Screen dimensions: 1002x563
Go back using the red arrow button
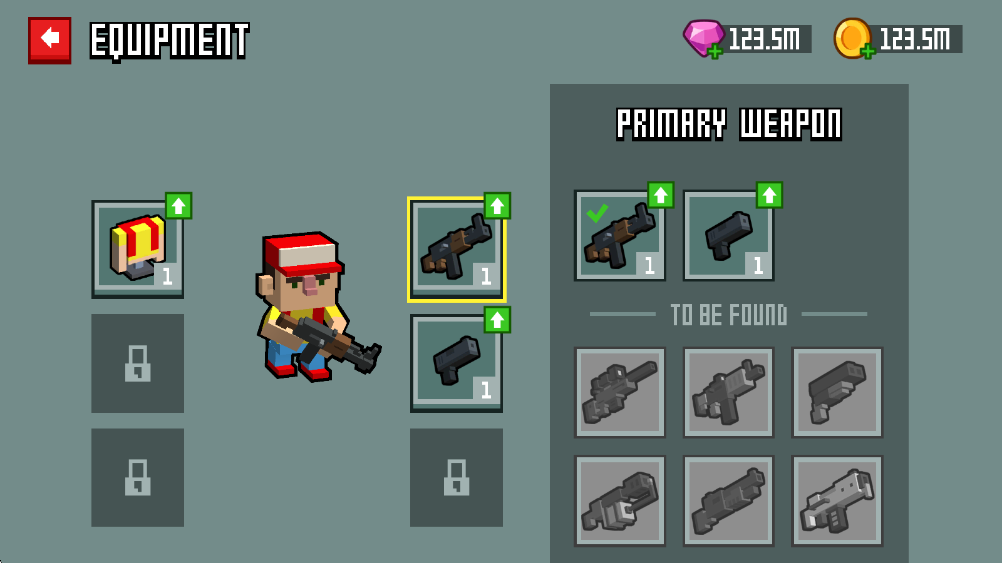point(49,39)
